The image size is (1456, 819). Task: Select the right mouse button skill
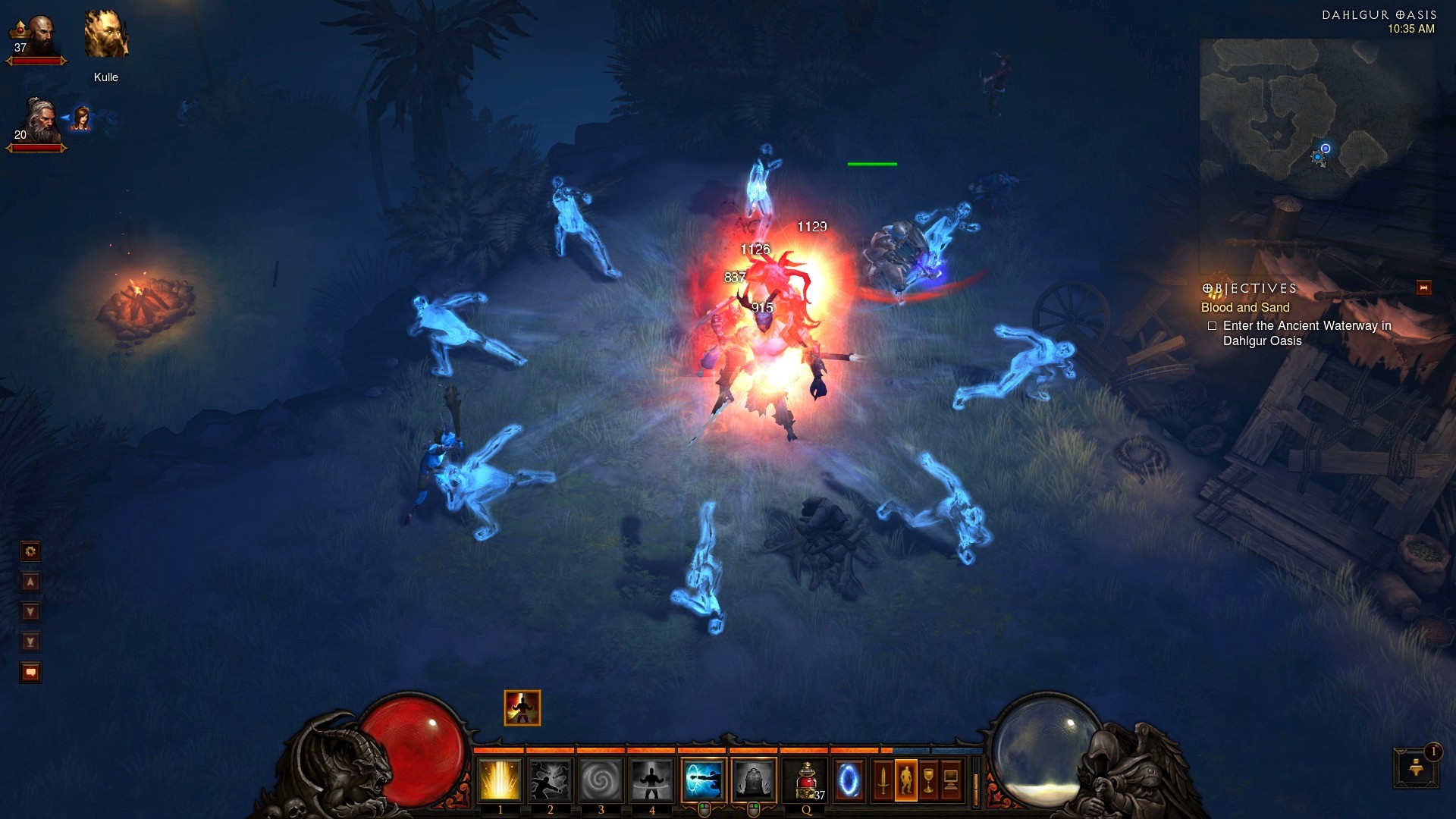pyautogui.click(x=754, y=780)
